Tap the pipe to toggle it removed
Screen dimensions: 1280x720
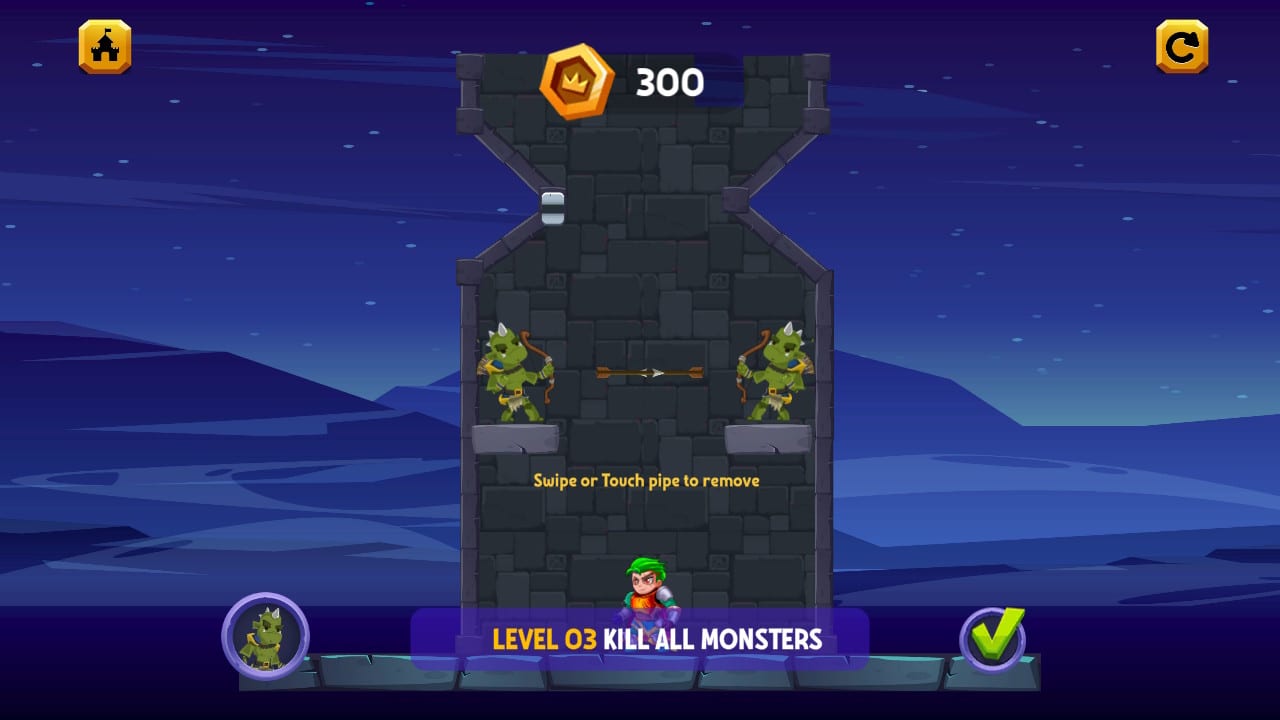pyautogui.click(x=551, y=209)
